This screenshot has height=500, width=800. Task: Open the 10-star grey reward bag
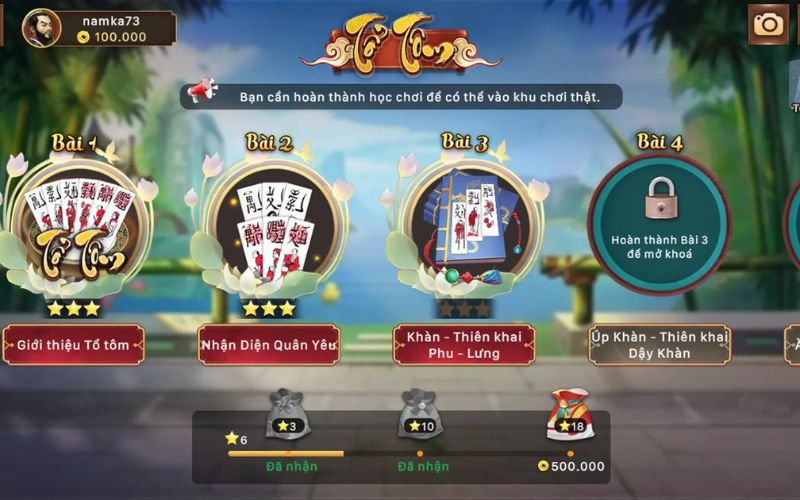[420, 414]
